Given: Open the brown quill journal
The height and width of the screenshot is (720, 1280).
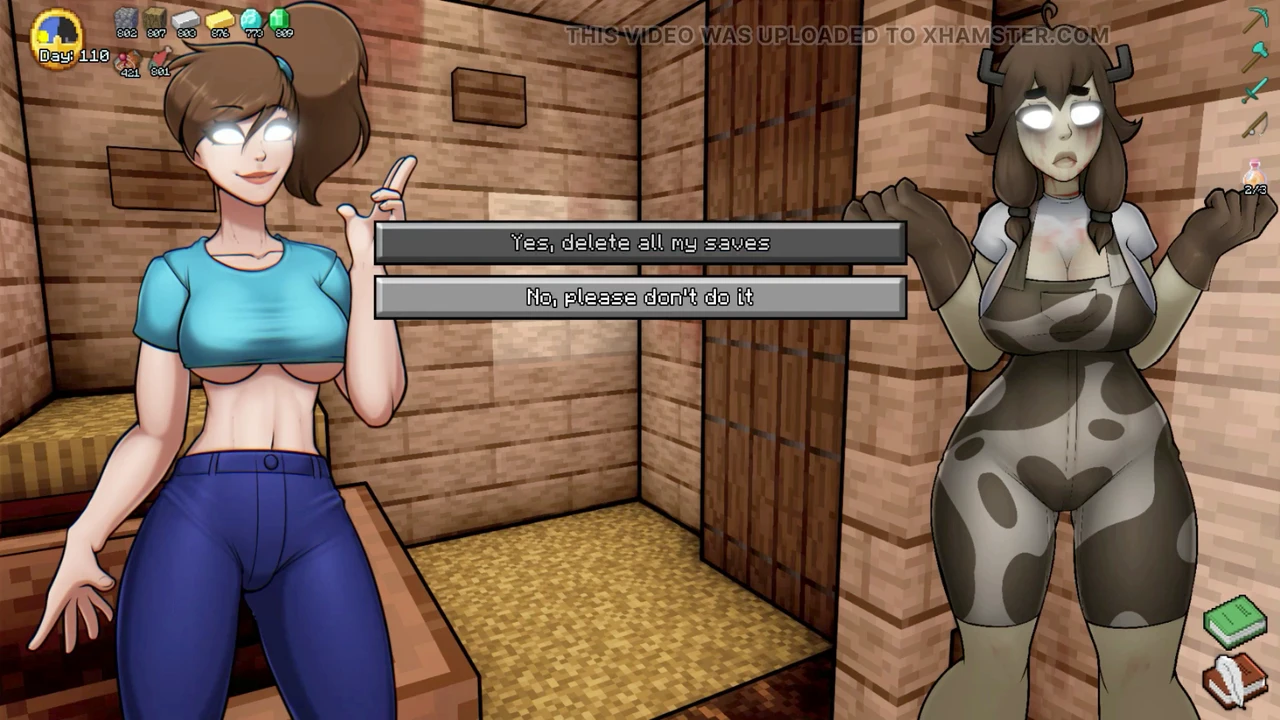Looking at the screenshot, I should (1235, 680).
